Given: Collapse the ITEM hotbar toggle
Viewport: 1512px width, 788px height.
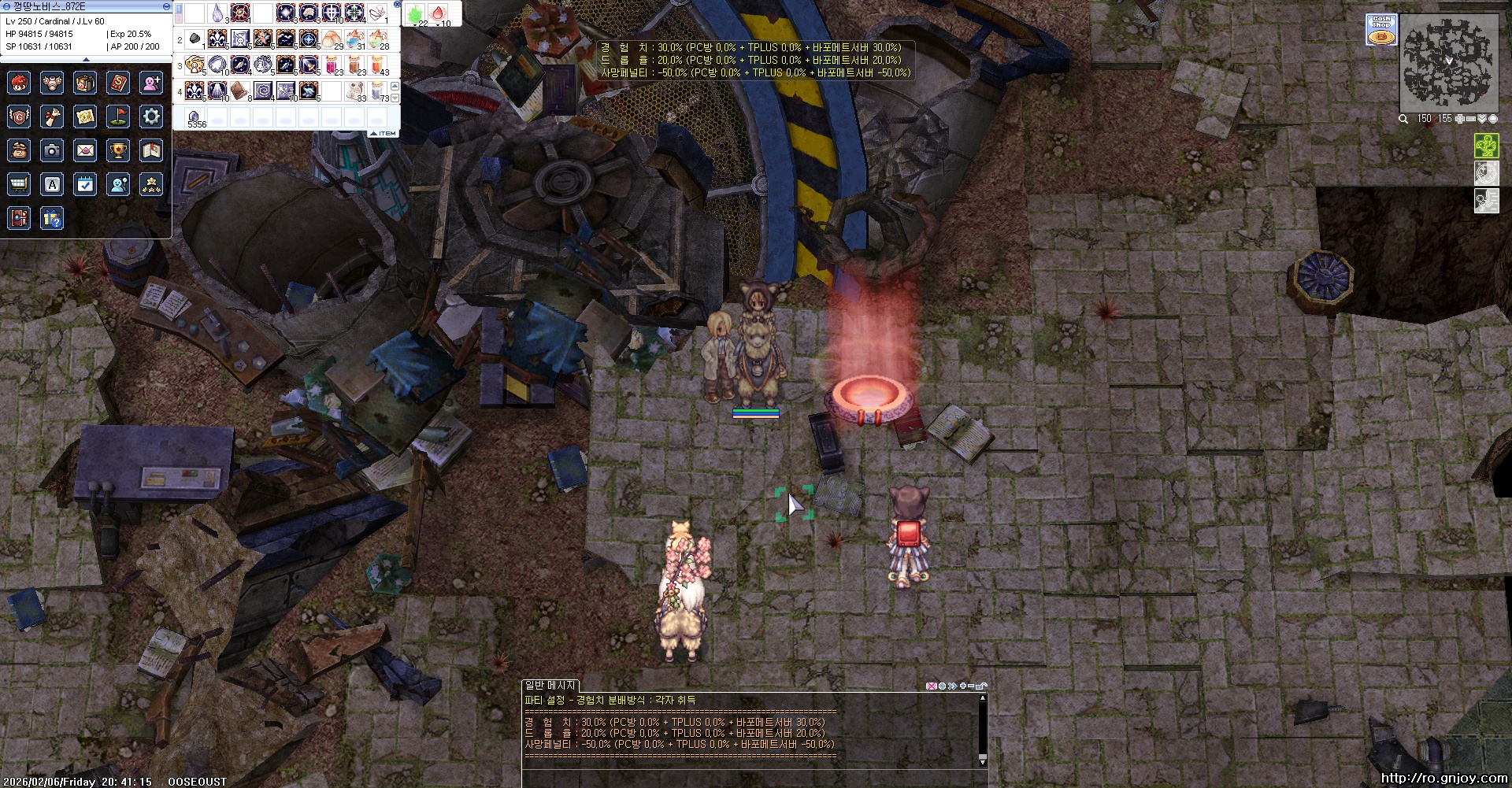Looking at the screenshot, I should (x=384, y=134).
